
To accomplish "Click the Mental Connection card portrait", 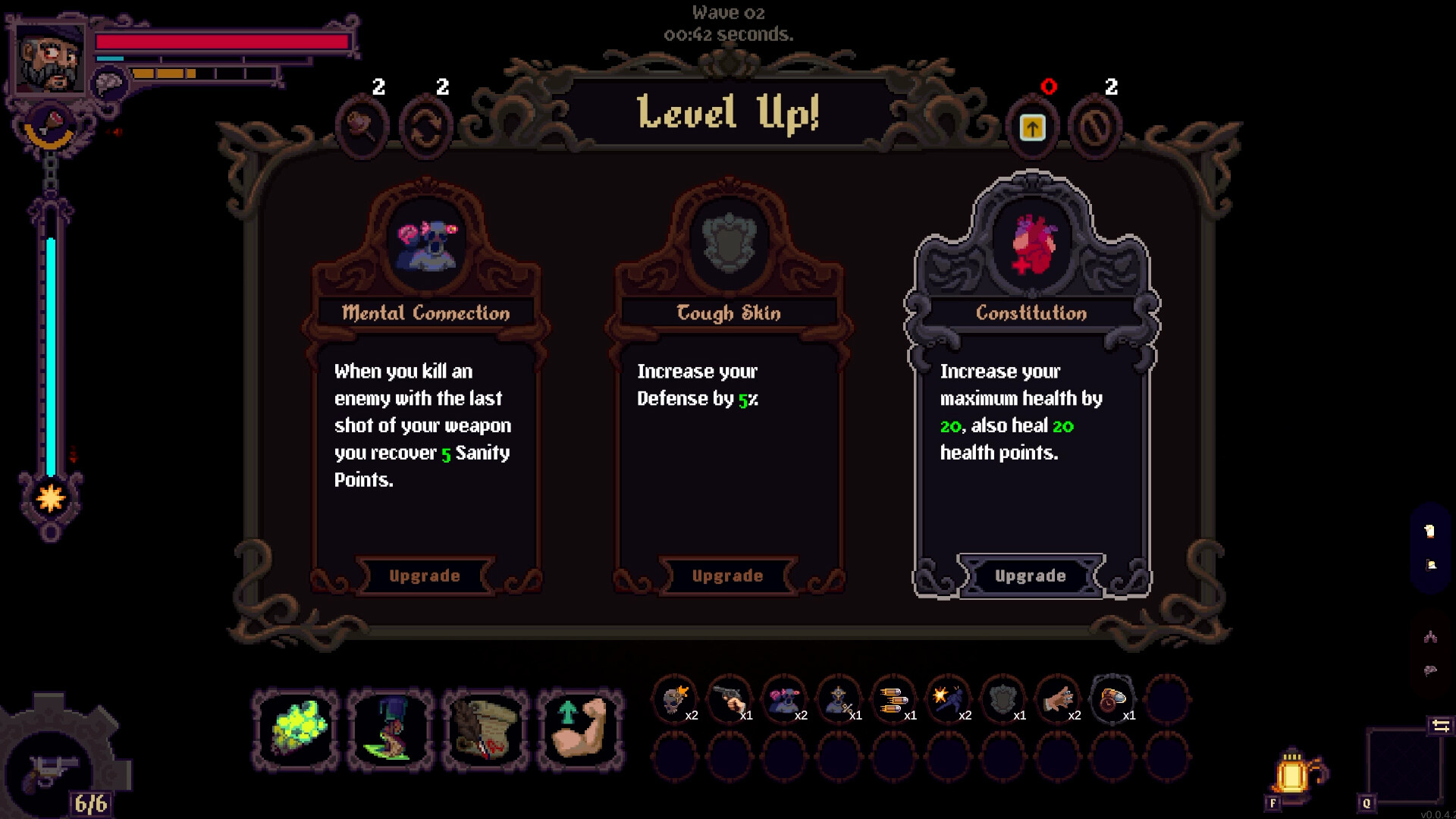I will [x=425, y=244].
